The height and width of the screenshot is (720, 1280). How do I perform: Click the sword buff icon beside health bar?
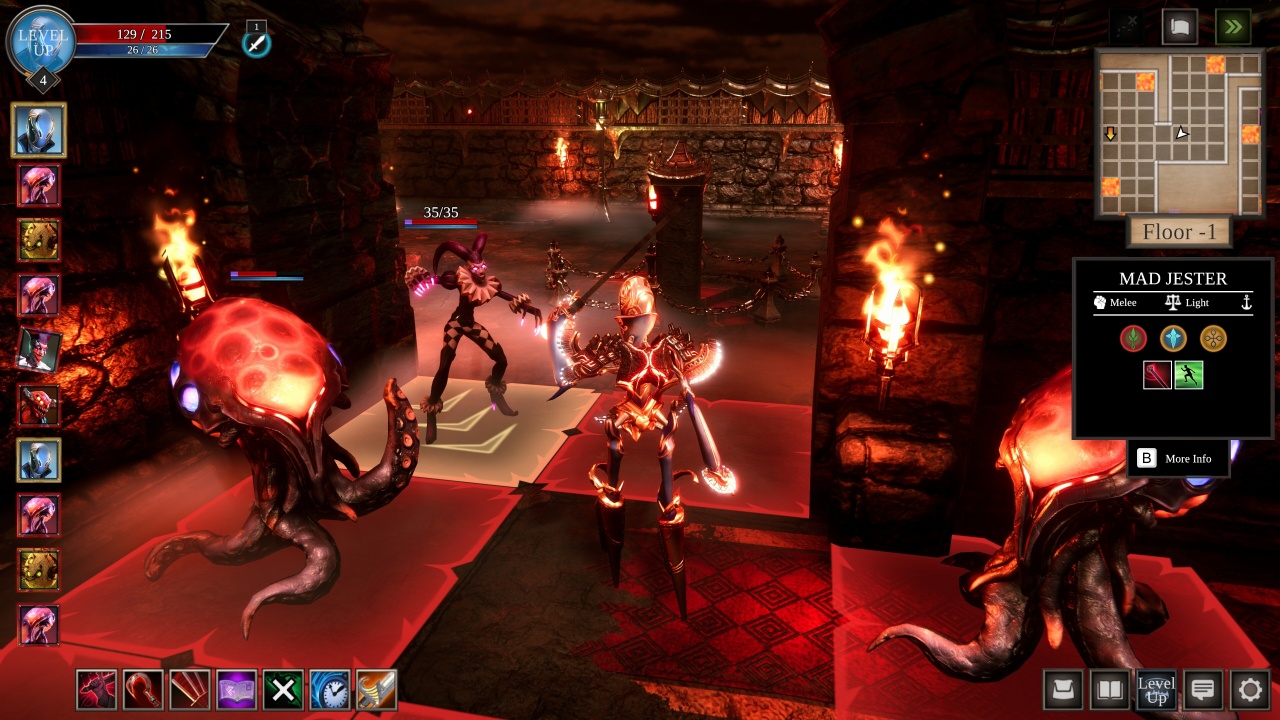point(257,43)
